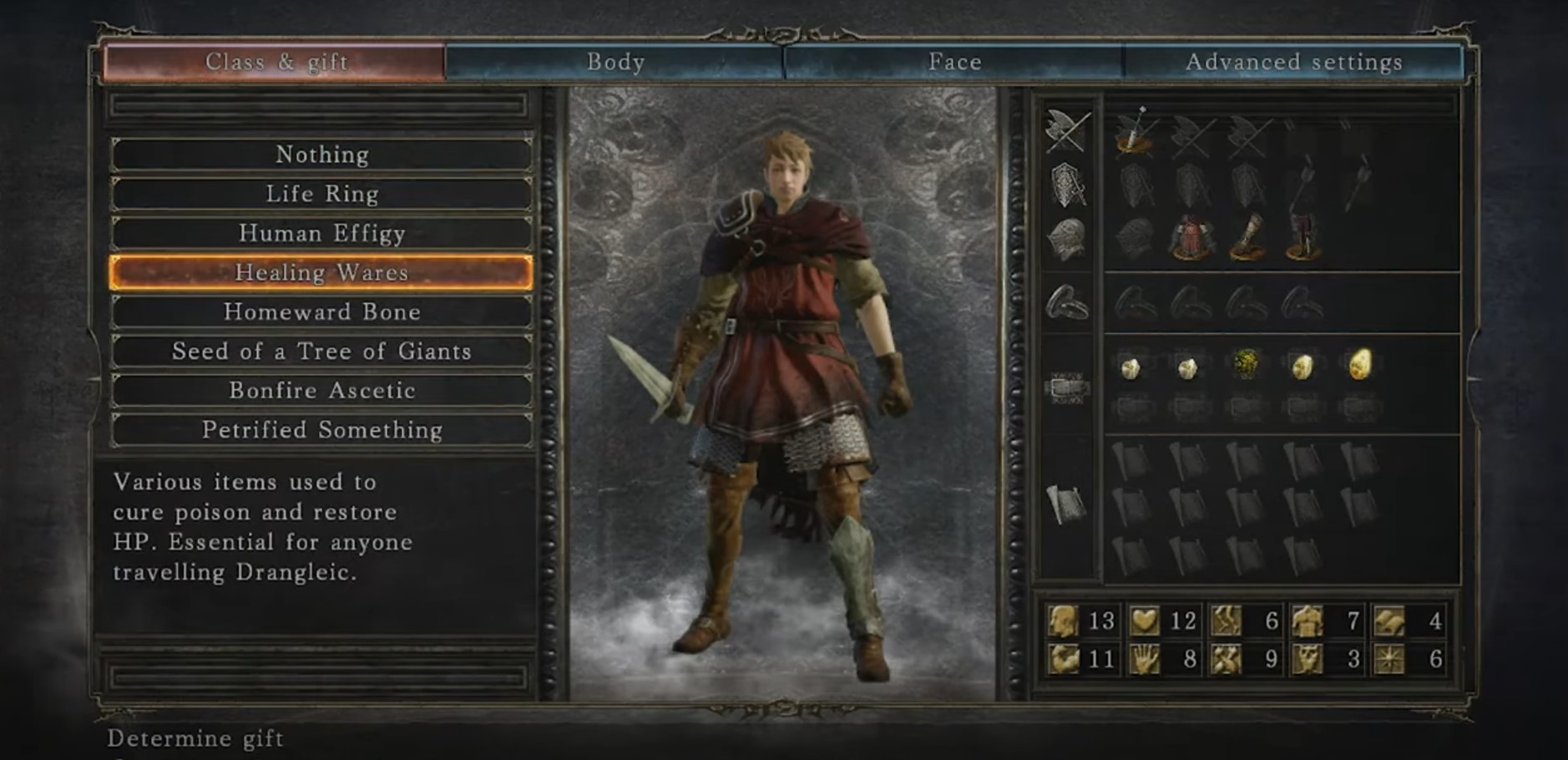
Task: Pick the Life Ring gift
Action: click(x=321, y=194)
